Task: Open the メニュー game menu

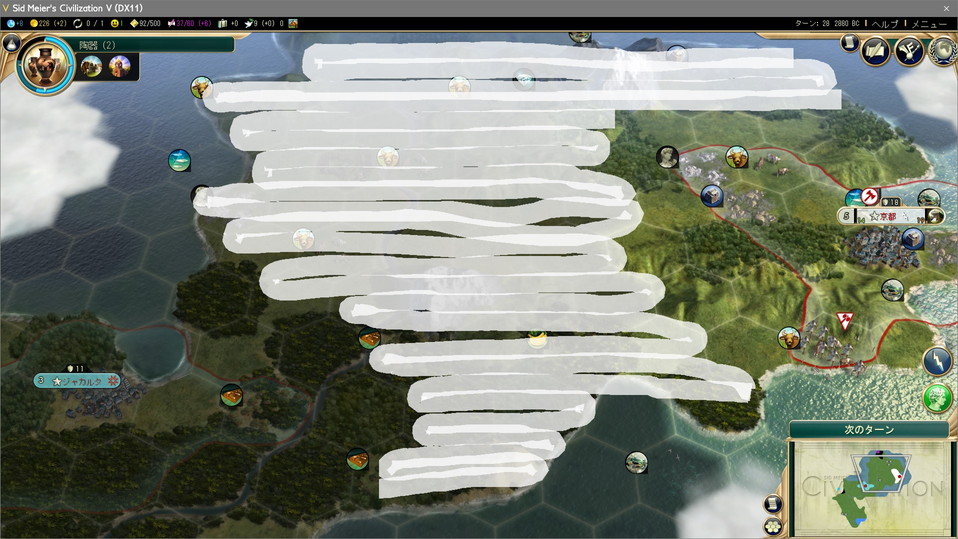Action: [x=929, y=23]
